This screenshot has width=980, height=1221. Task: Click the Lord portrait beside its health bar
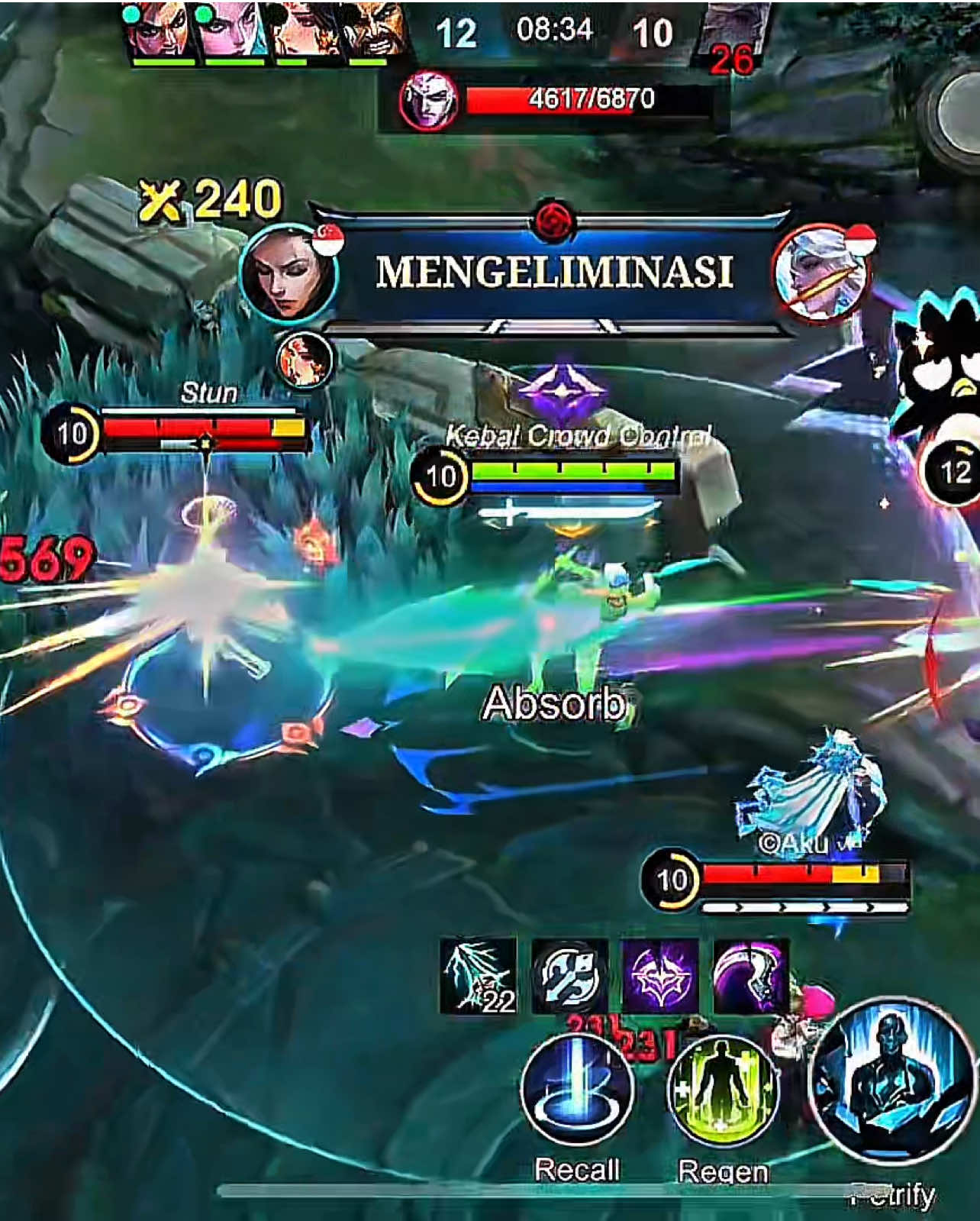tap(429, 99)
